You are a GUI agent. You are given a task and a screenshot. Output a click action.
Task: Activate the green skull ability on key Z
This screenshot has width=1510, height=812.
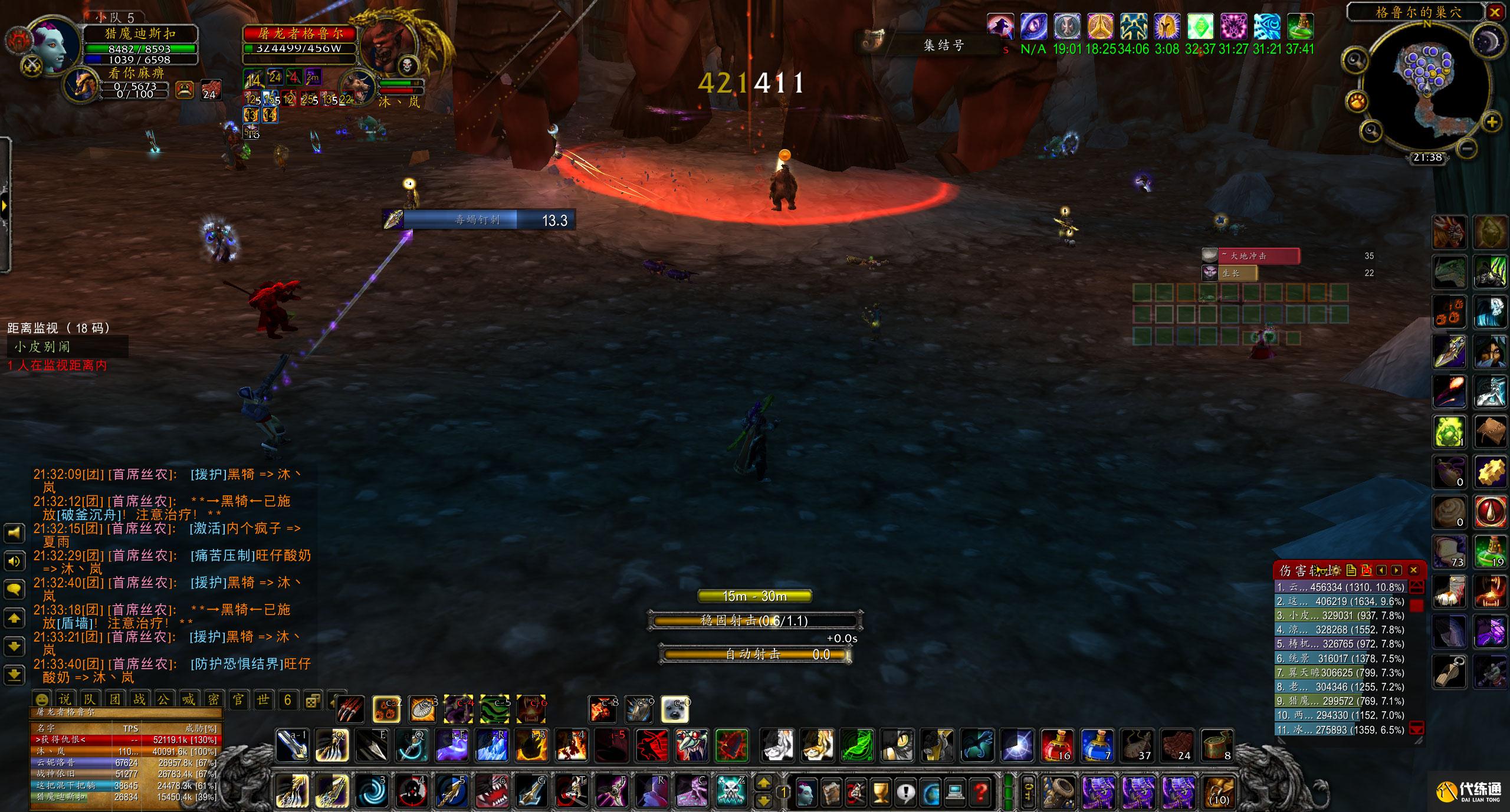tap(731, 791)
